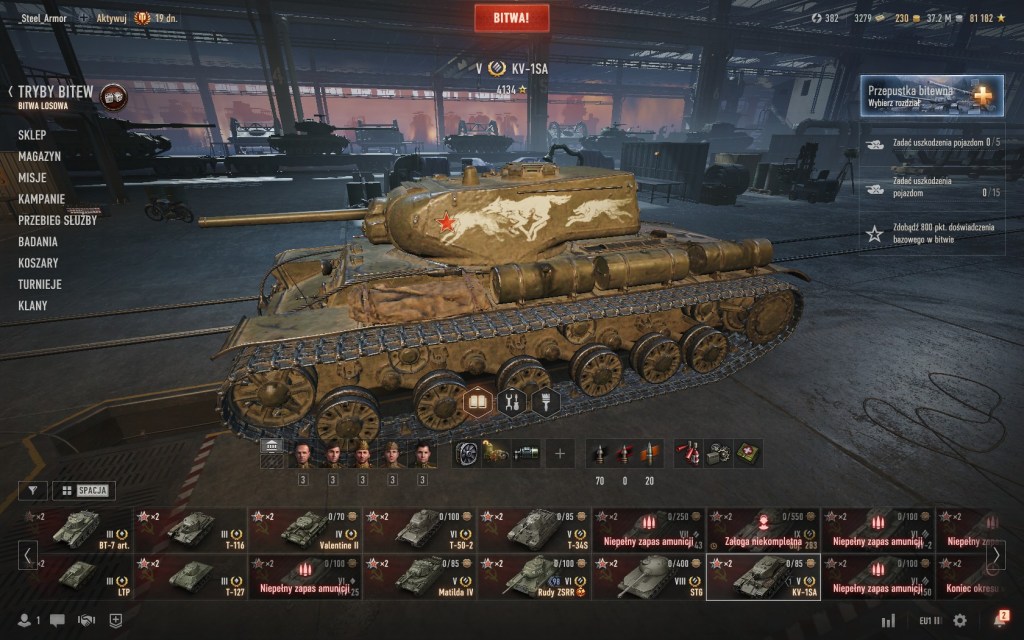Open game settings gear icon
The height and width of the screenshot is (640, 1024).
pos(960,621)
